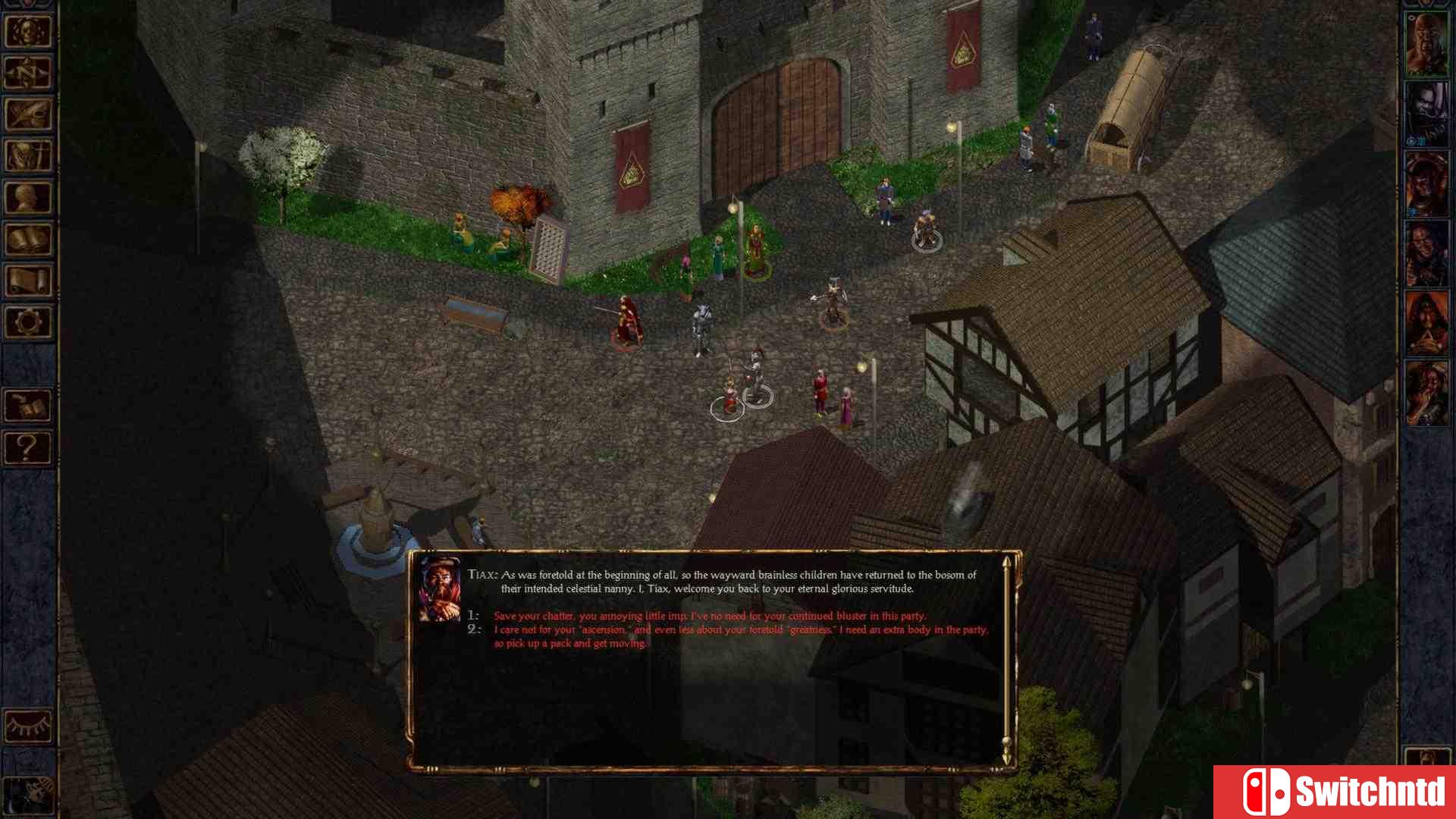Choose dialogue reply 2 about the party
Image resolution: width=1456 pixels, height=819 pixels.
tap(739, 629)
